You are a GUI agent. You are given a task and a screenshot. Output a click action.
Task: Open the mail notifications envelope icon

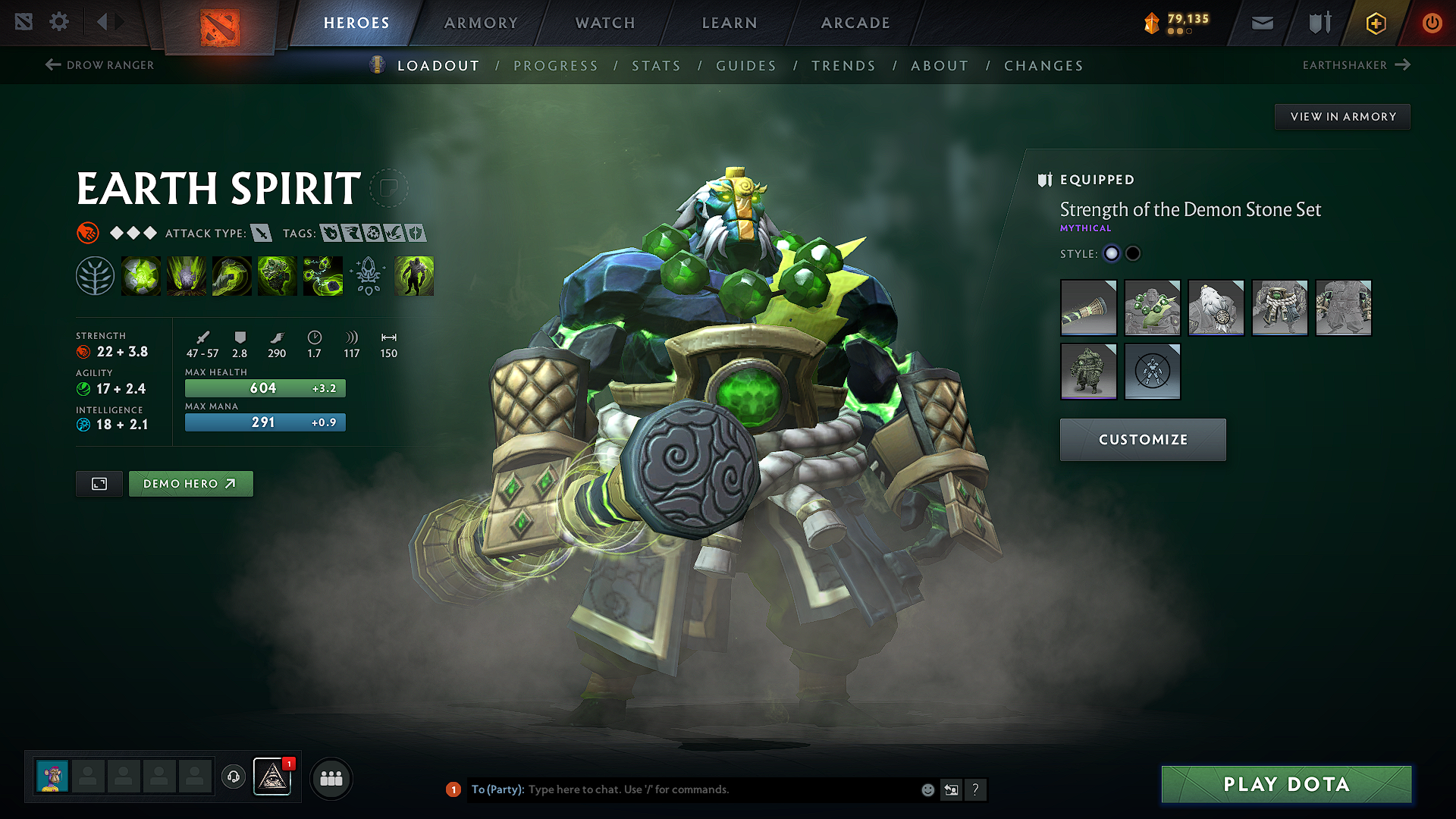click(x=1261, y=23)
